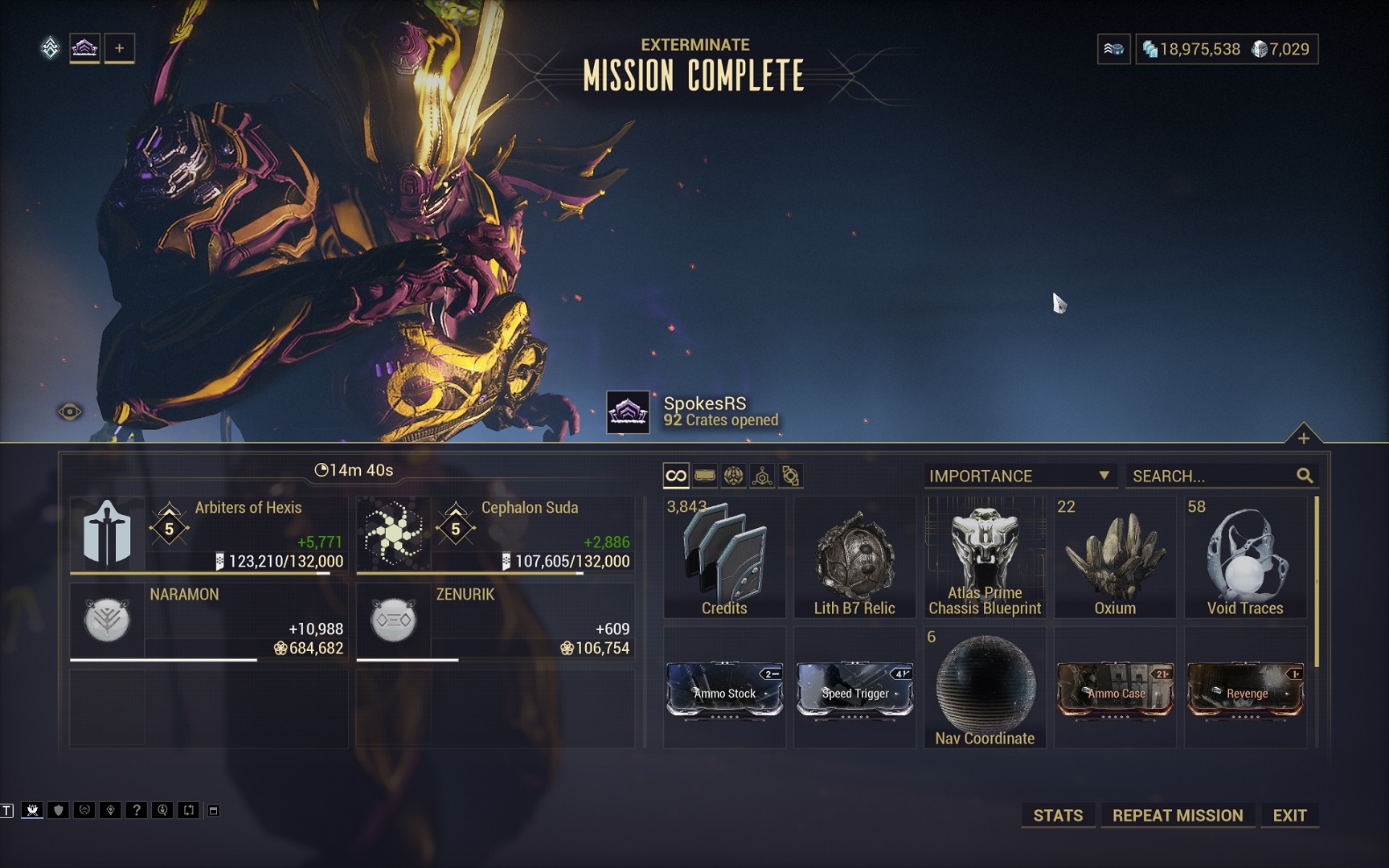Select the Void Traces reward tile
The height and width of the screenshot is (868, 1389).
[x=1245, y=558]
